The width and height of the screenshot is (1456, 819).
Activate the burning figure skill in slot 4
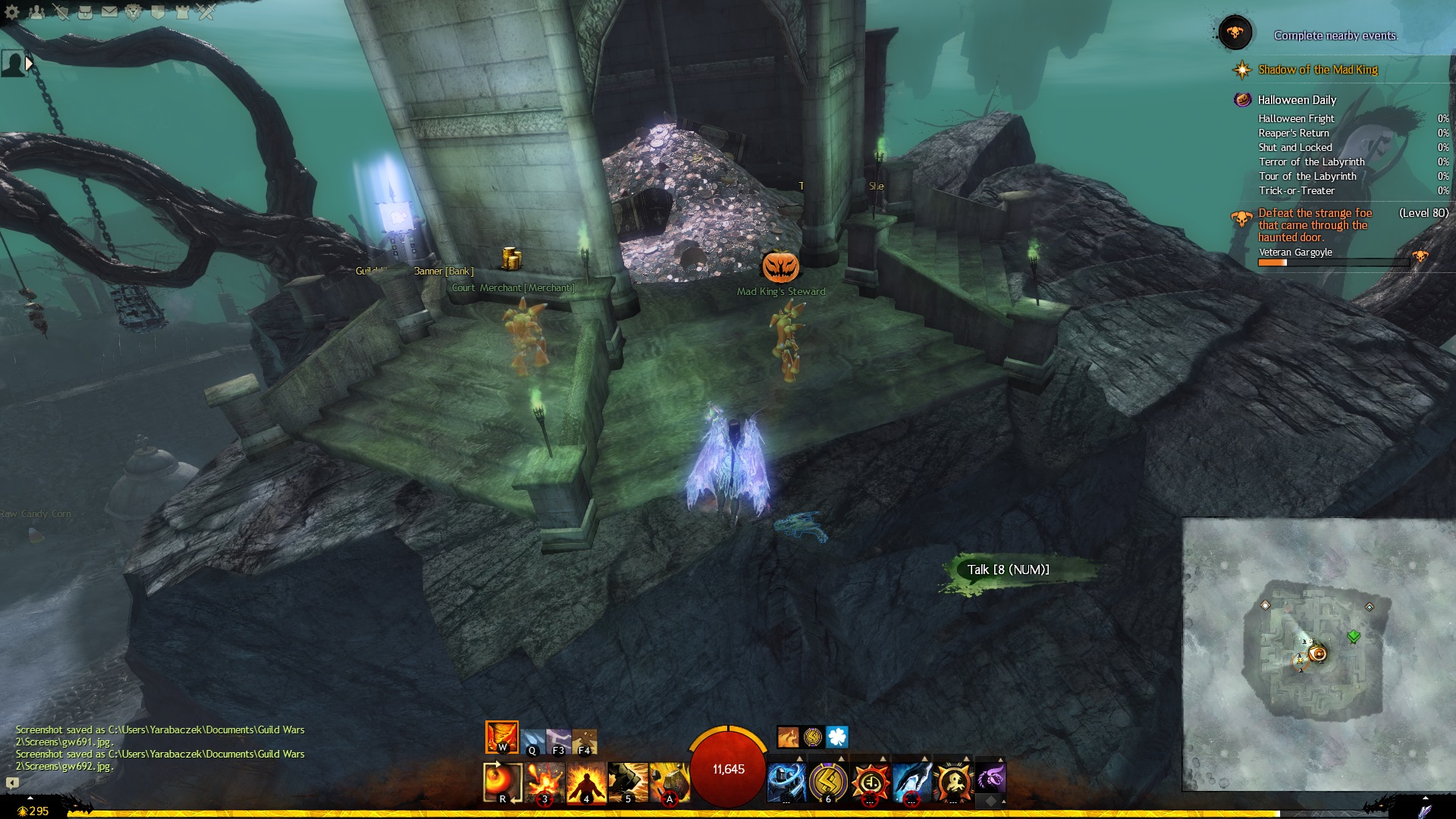tap(585, 782)
